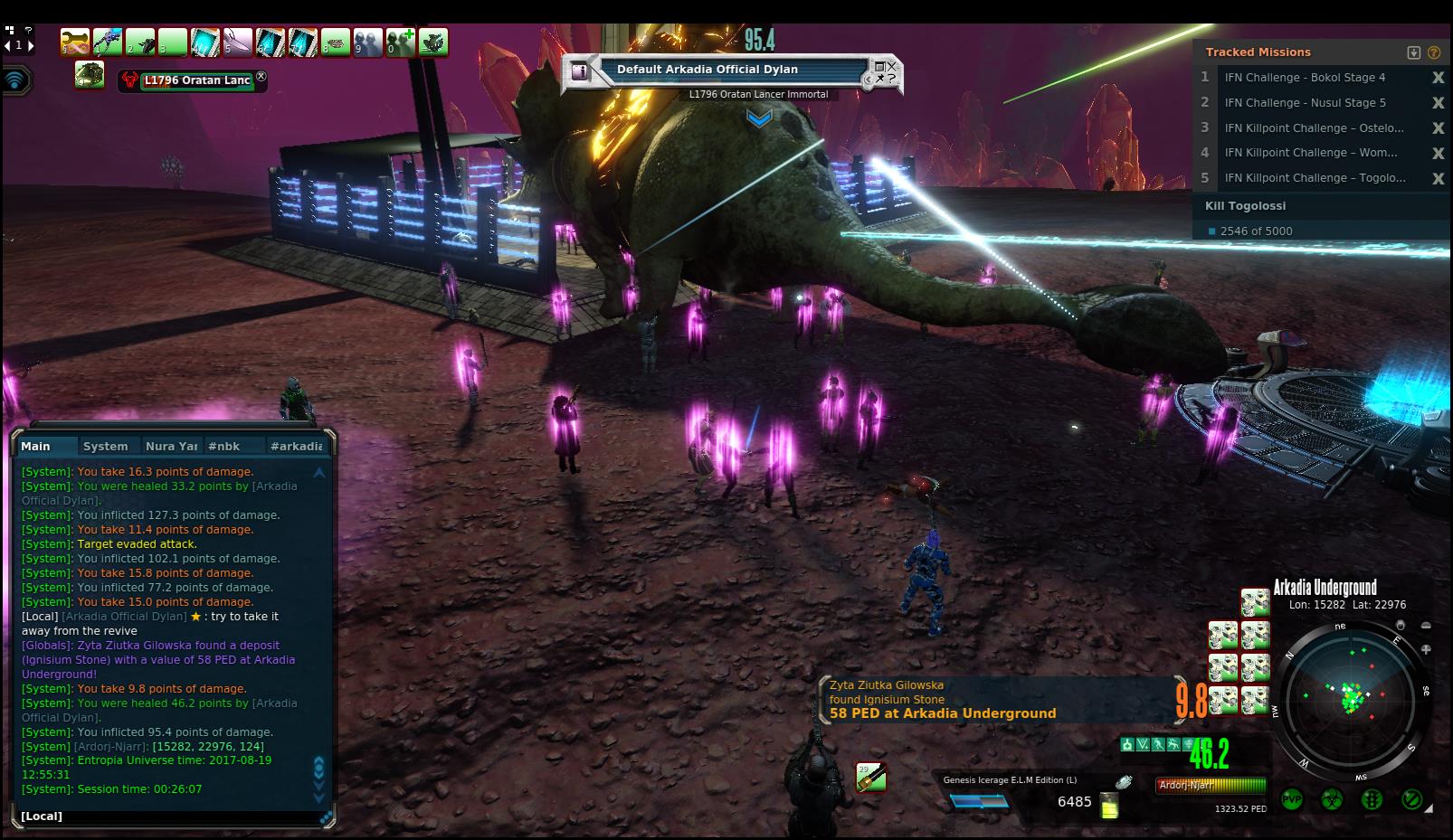Screen dimensions: 1453x840
Task: Zoom in the radar with plus button
Action: click(1426, 649)
